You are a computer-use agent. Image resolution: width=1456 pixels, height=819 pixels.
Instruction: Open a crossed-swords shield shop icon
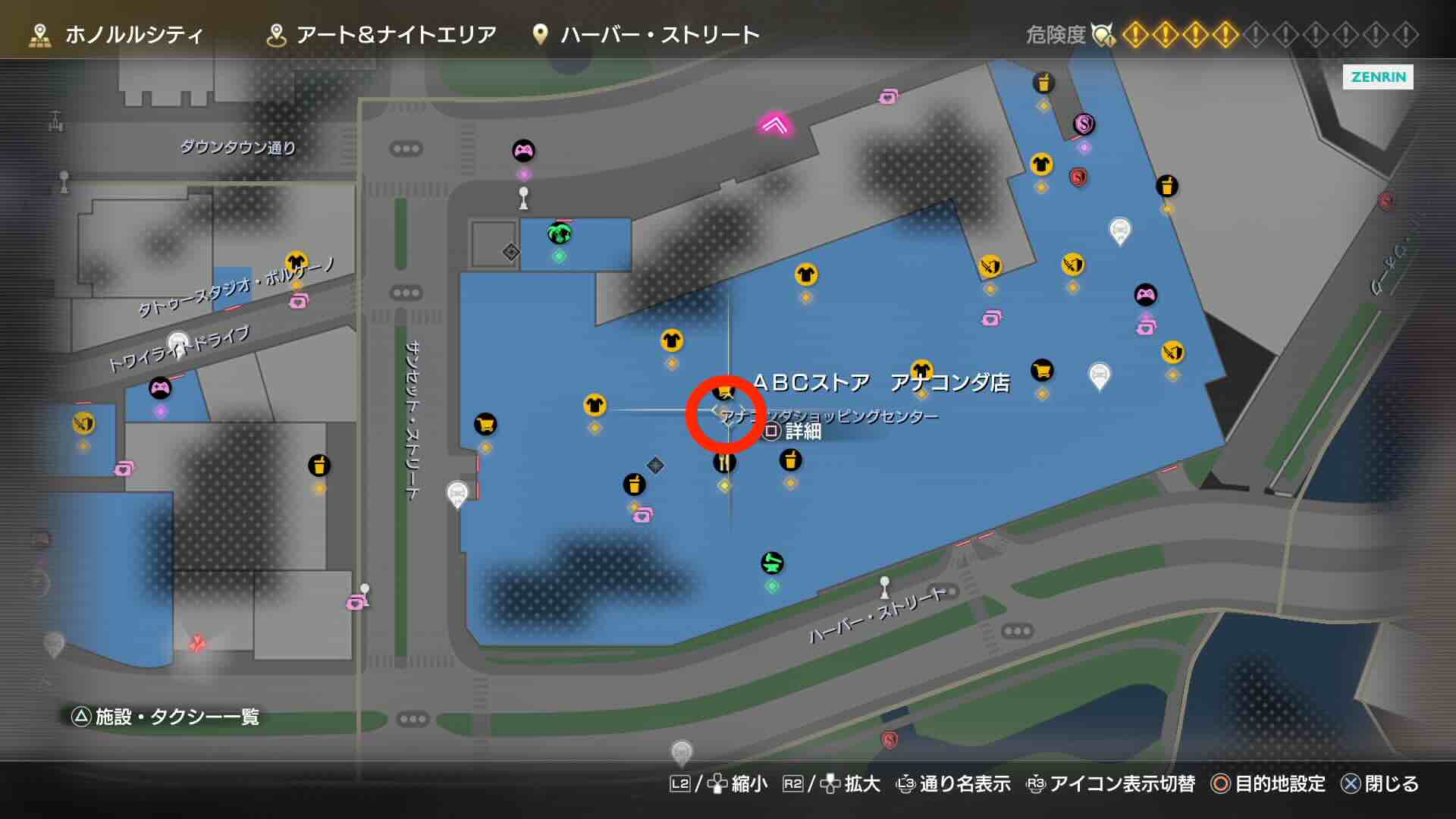click(x=990, y=267)
